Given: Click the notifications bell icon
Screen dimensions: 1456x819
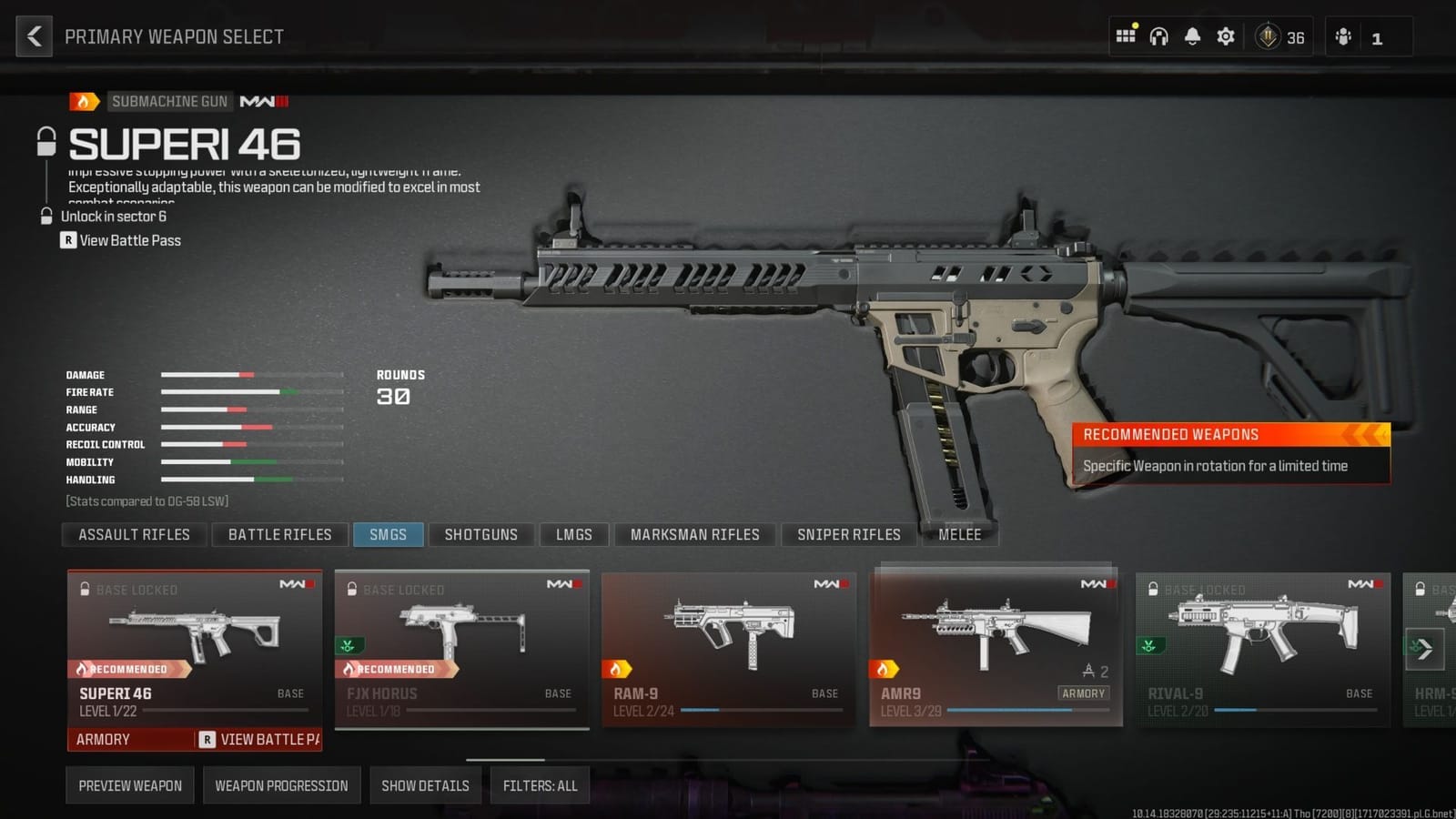Looking at the screenshot, I should [1192, 35].
